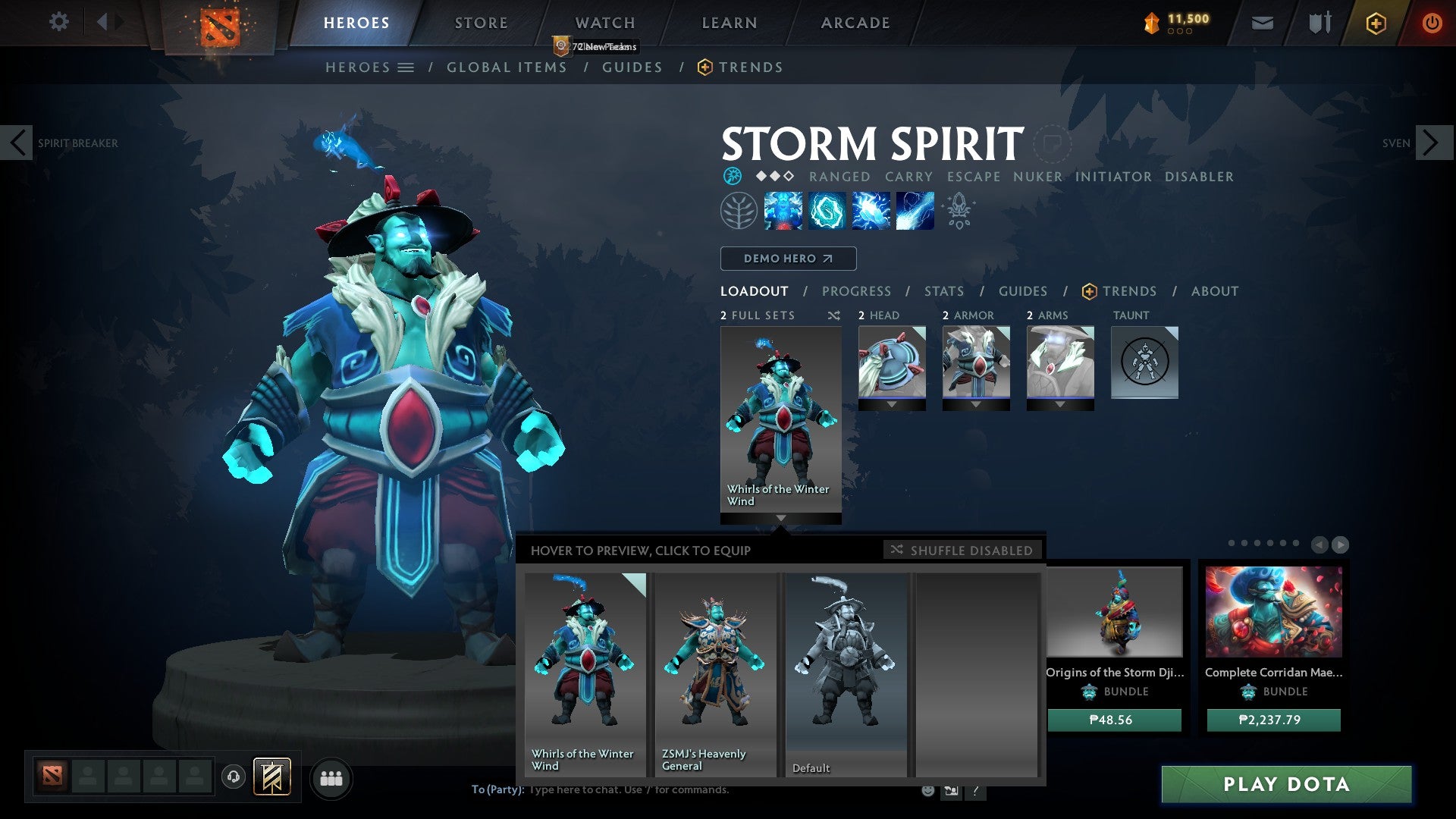Screen dimensions: 1456x819
Task: Enable shuffle via the Shuffle Disabled control
Action: point(962,550)
